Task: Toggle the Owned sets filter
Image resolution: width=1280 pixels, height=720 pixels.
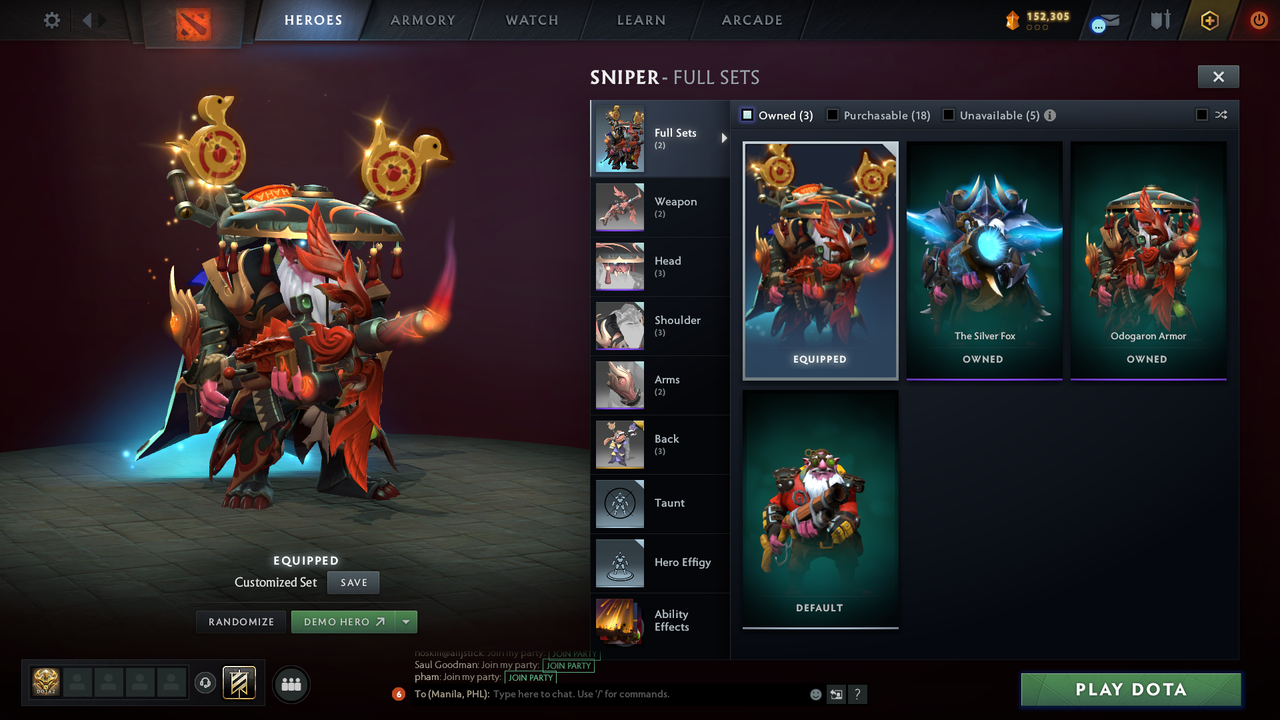Action: [x=745, y=115]
